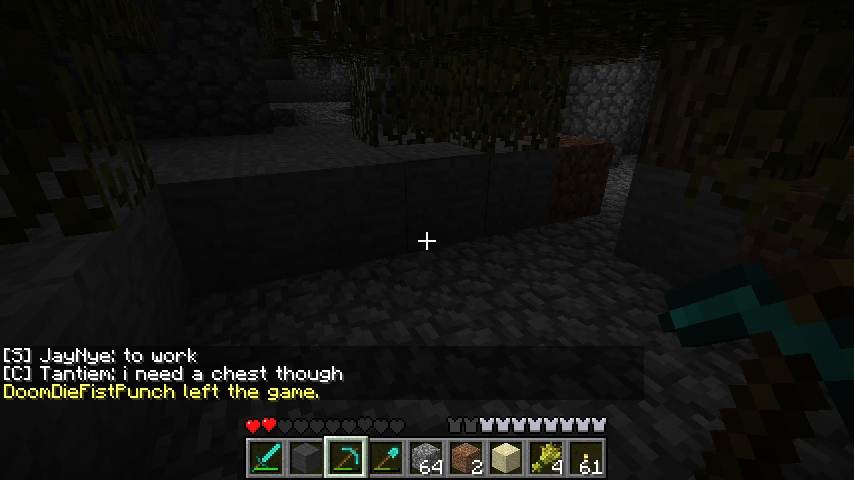Select the diamond shovel hotbar slot
Screen dimensions: 854x480
(x=387, y=458)
